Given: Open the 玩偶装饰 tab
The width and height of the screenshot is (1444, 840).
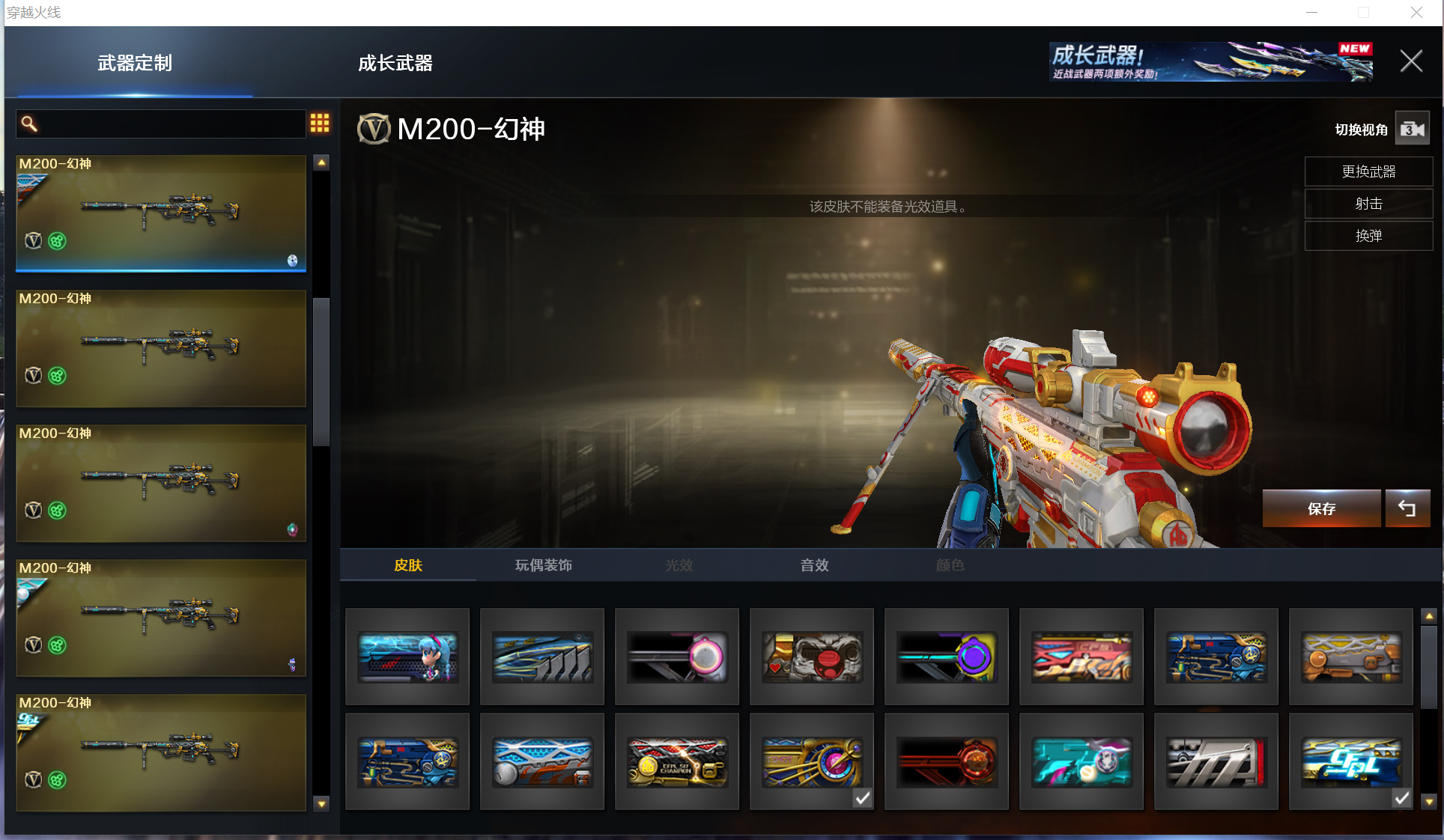Looking at the screenshot, I should [543, 565].
